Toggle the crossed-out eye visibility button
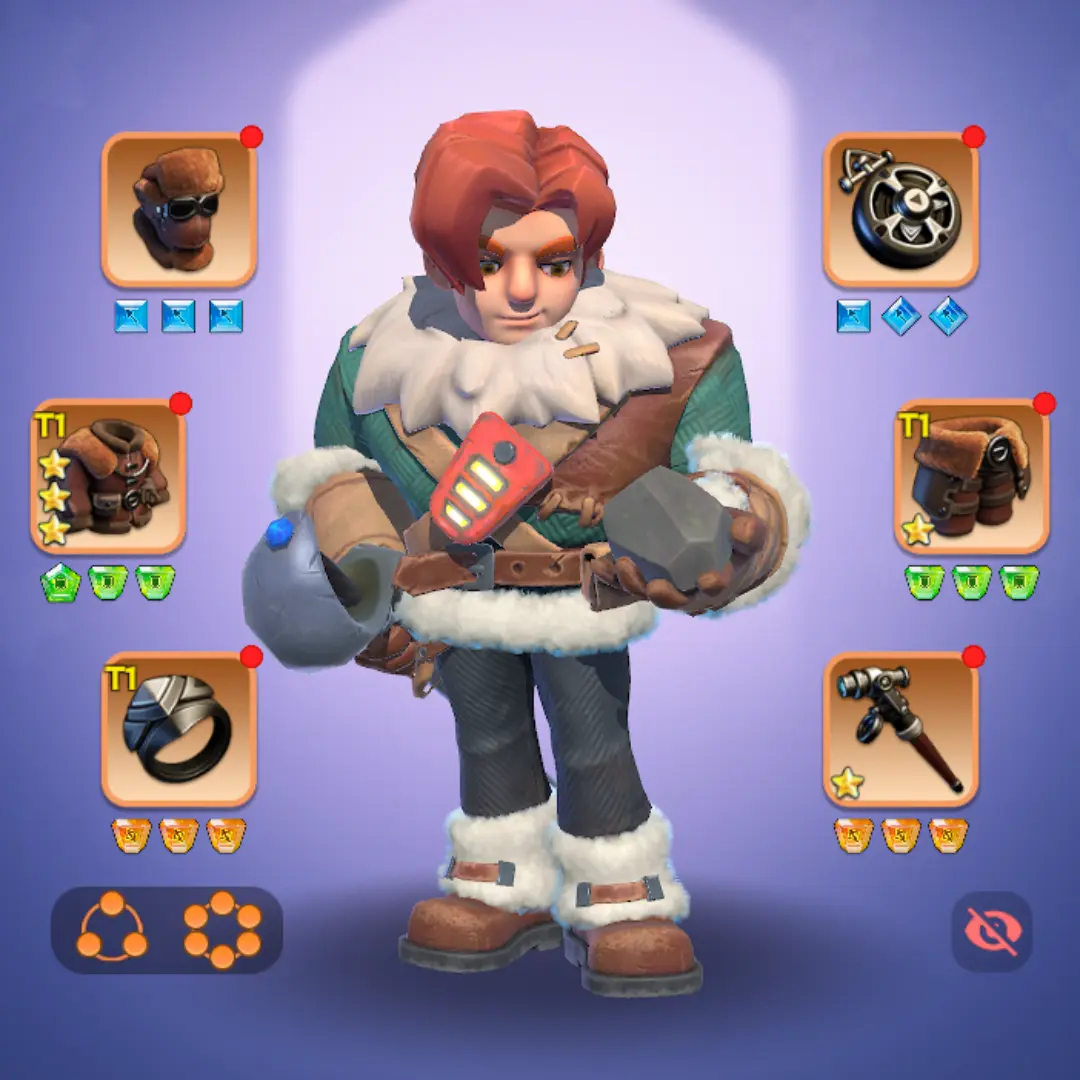The width and height of the screenshot is (1080, 1080). coord(991,931)
